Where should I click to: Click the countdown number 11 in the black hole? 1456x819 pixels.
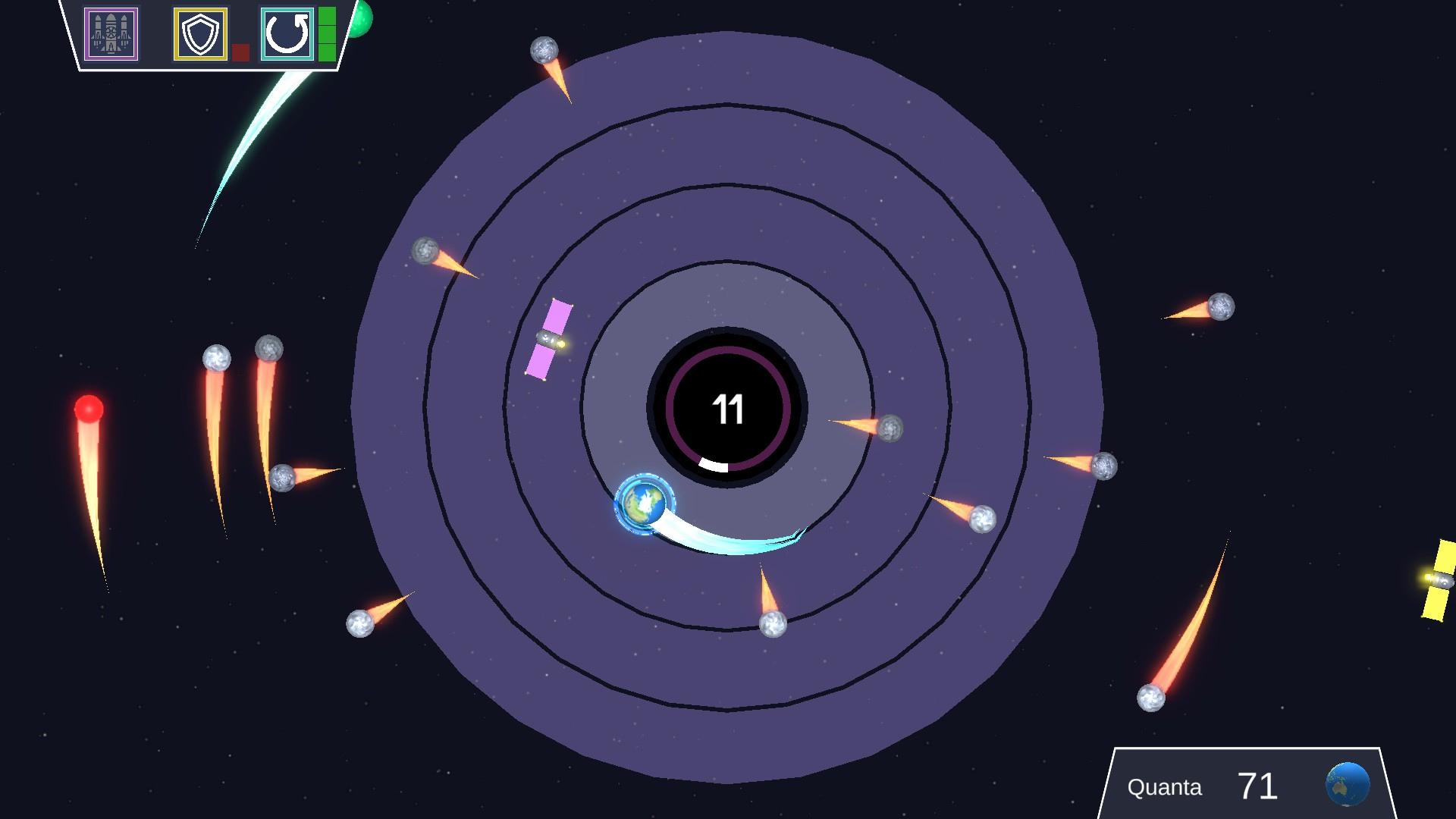click(727, 409)
